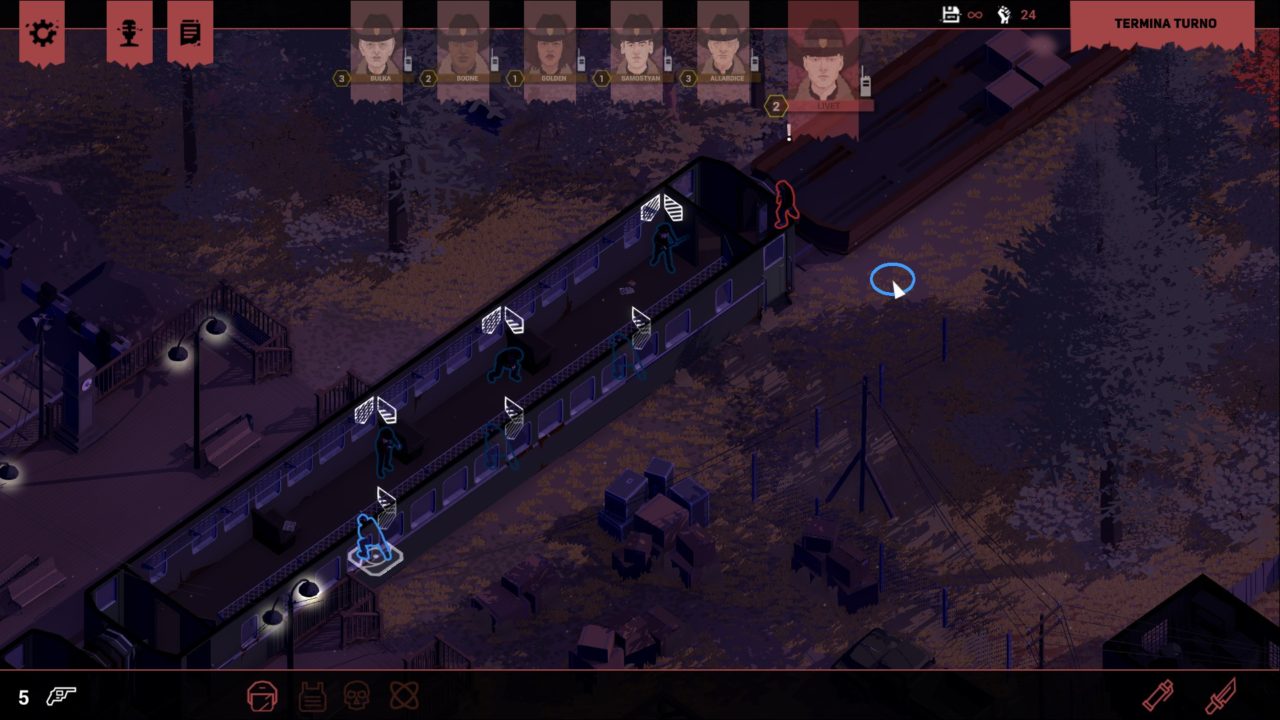Use the baton icon
The height and width of the screenshot is (720, 1280).
pos(1158,695)
